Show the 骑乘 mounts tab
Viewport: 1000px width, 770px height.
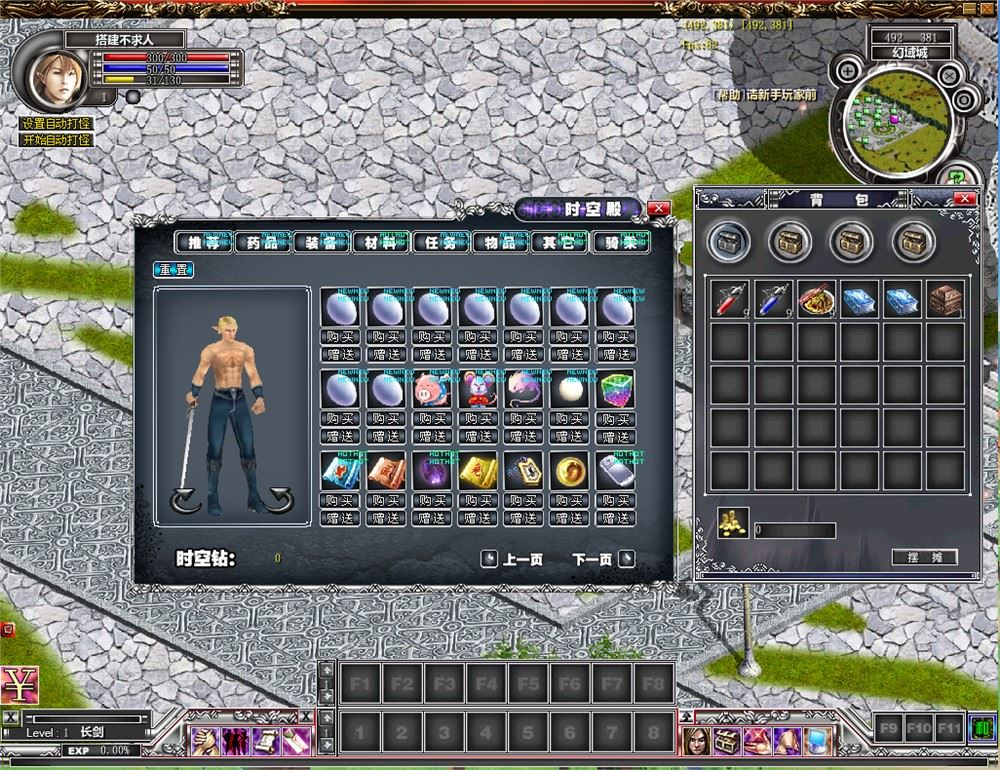[617, 242]
